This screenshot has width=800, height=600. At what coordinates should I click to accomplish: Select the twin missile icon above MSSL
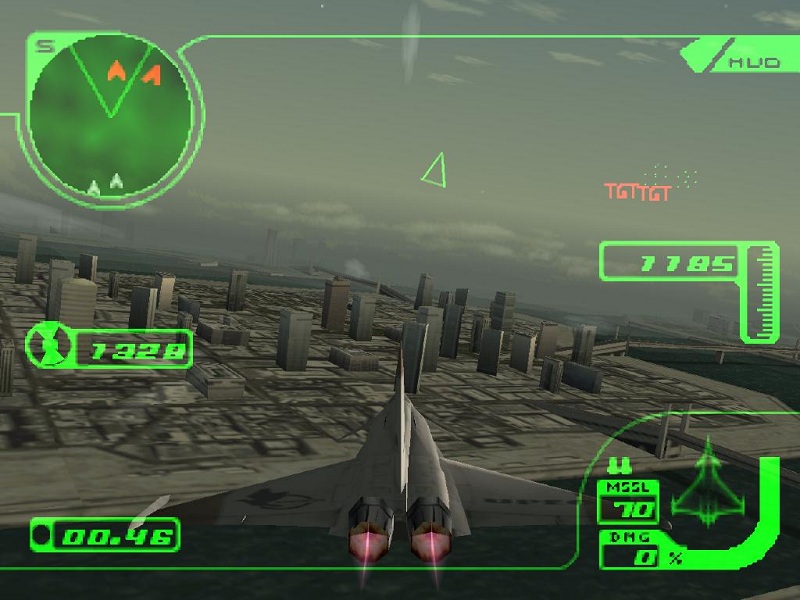(x=615, y=464)
